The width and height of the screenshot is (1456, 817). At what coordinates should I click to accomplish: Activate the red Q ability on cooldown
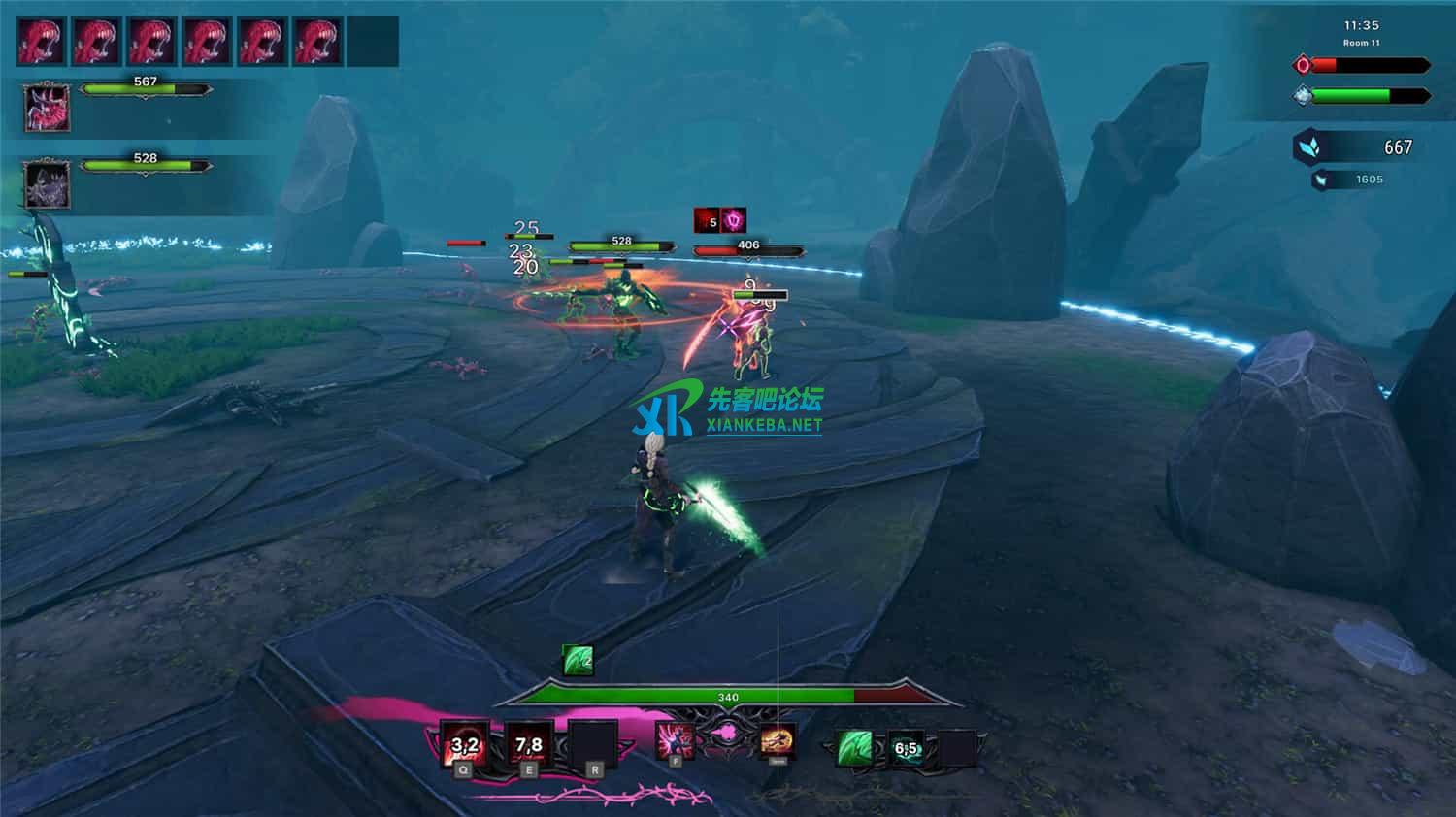465,745
